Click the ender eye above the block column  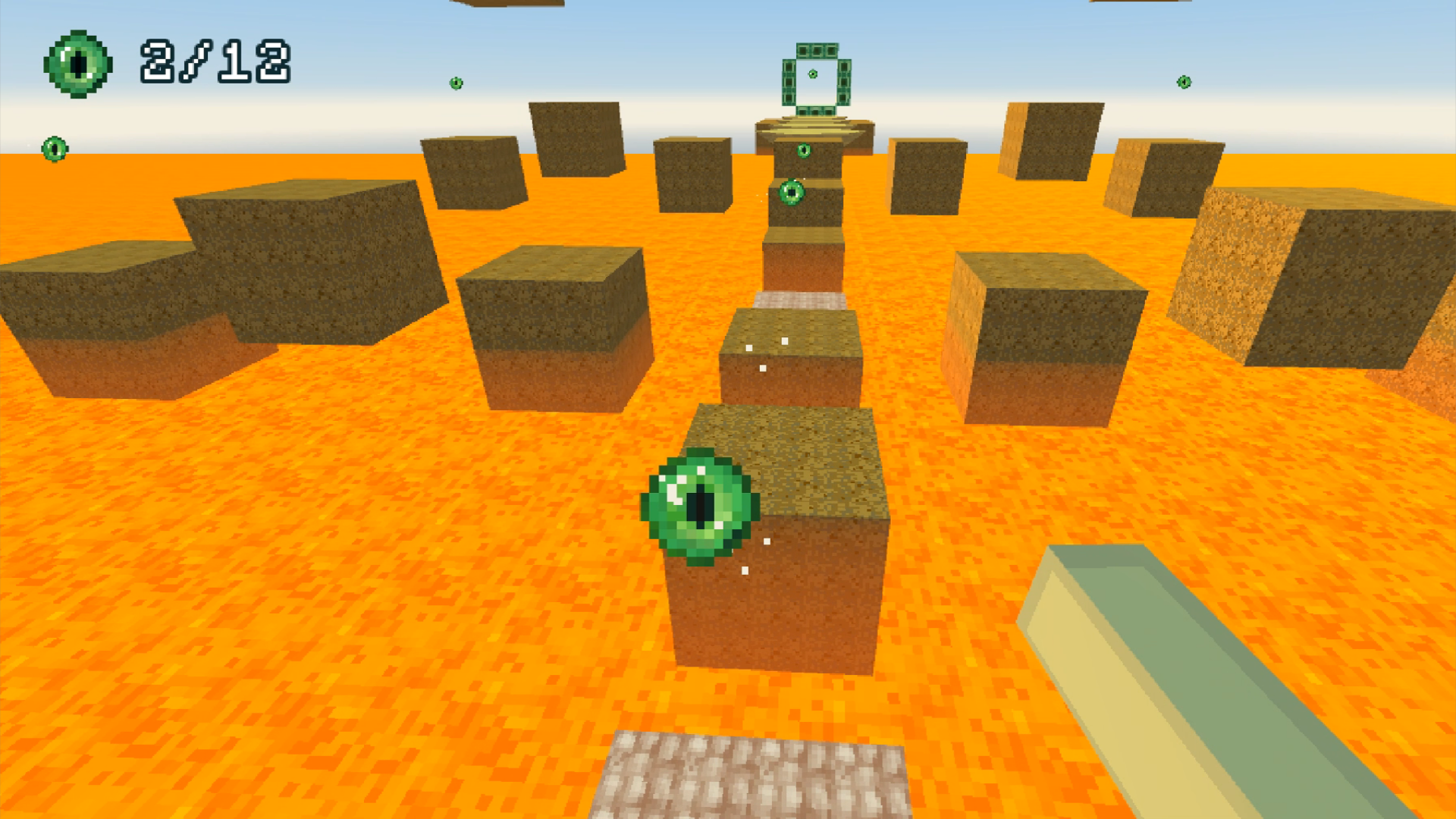792,193
